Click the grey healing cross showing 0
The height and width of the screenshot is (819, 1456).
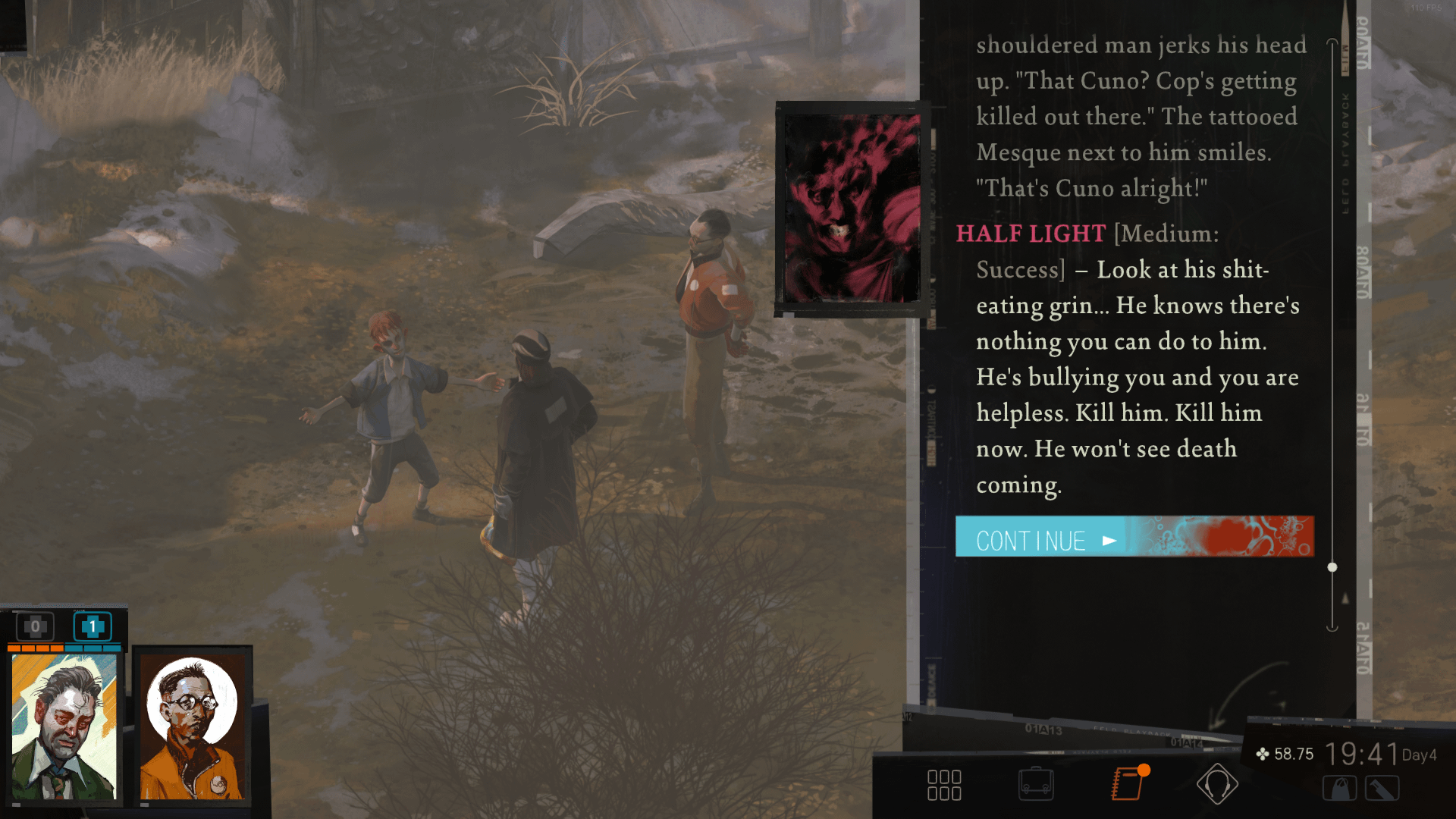coord(35,627)
